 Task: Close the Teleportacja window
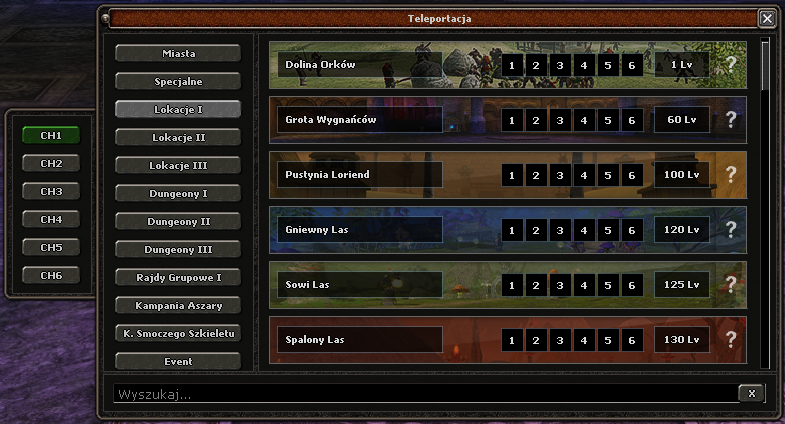pyautogui.click(x=766, y=18)
